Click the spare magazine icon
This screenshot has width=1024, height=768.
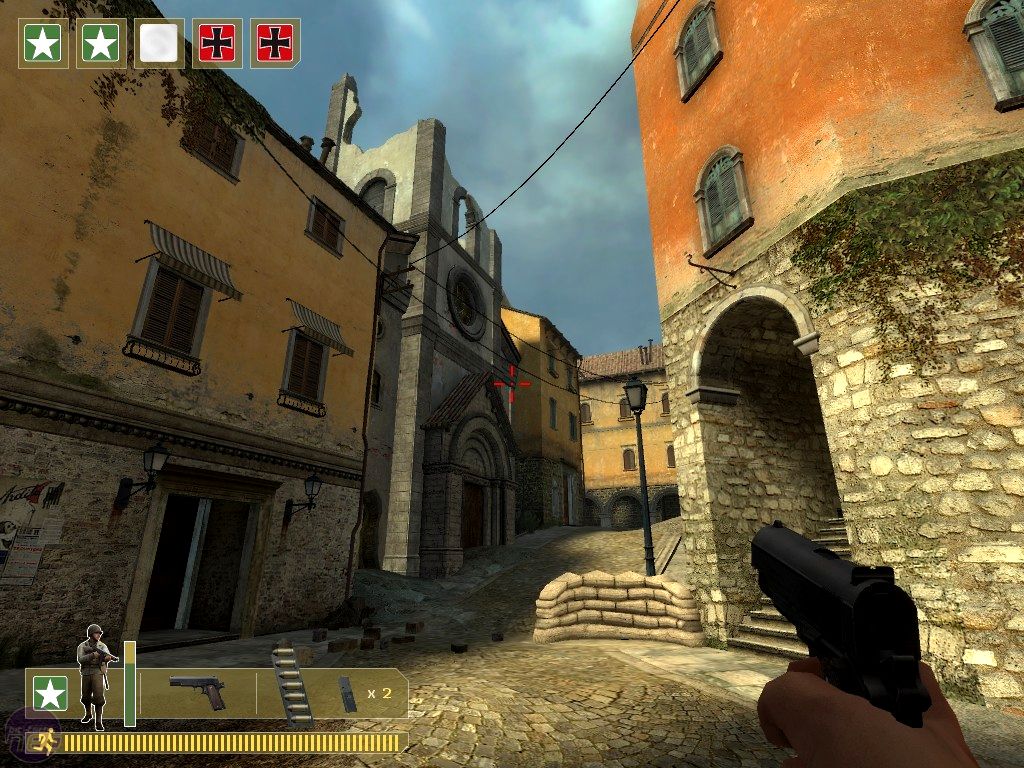347,693
